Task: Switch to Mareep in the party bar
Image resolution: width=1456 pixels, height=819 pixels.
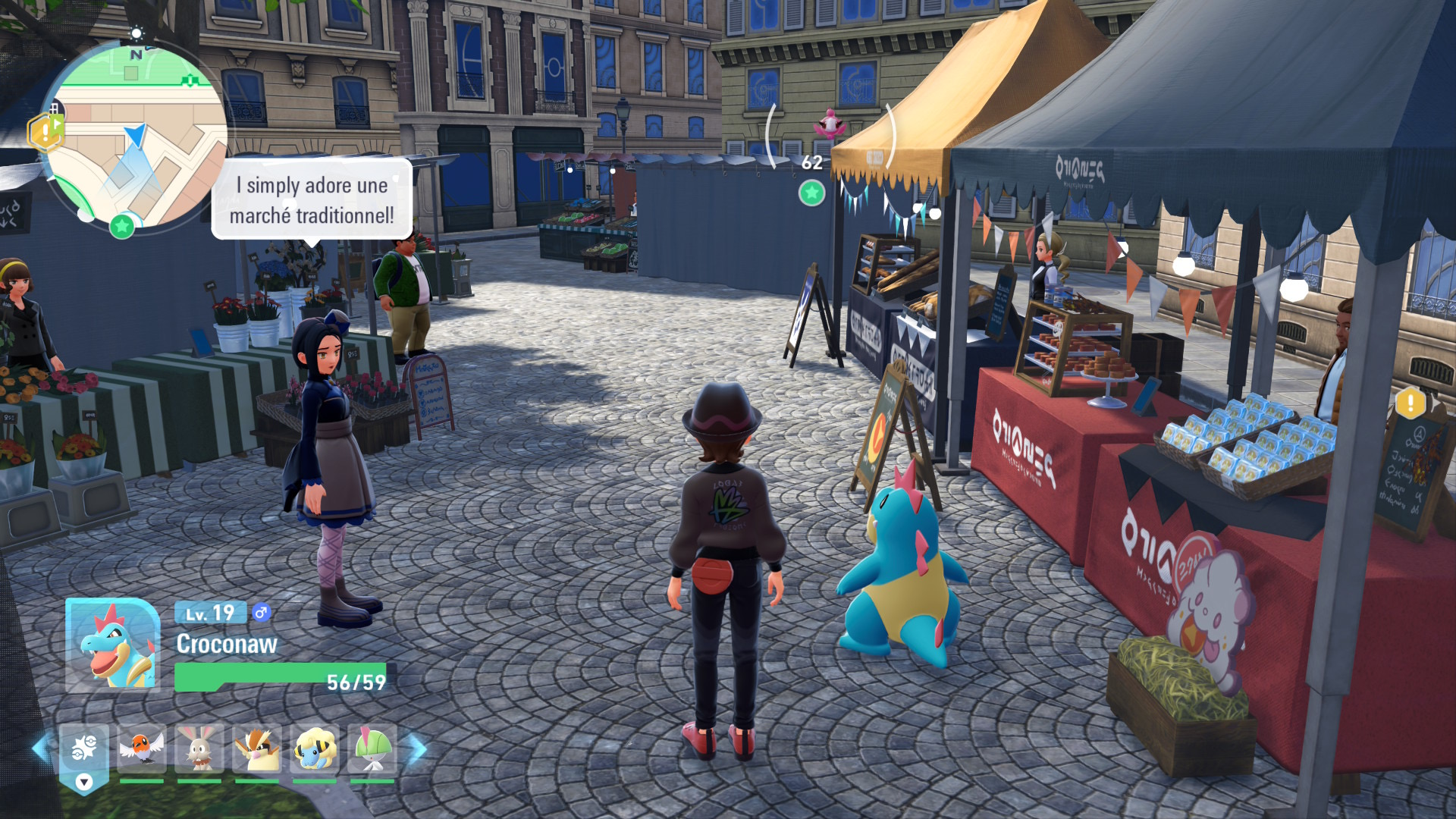Action: point(315,749)
